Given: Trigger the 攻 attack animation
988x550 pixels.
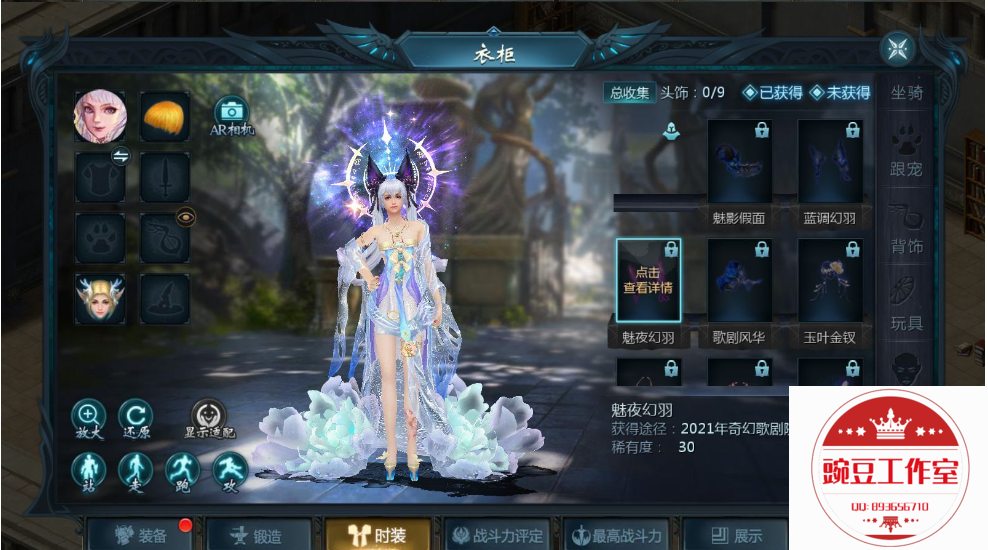Looking at the screenshot, I should pyautogui.click(x=229, y=470).
